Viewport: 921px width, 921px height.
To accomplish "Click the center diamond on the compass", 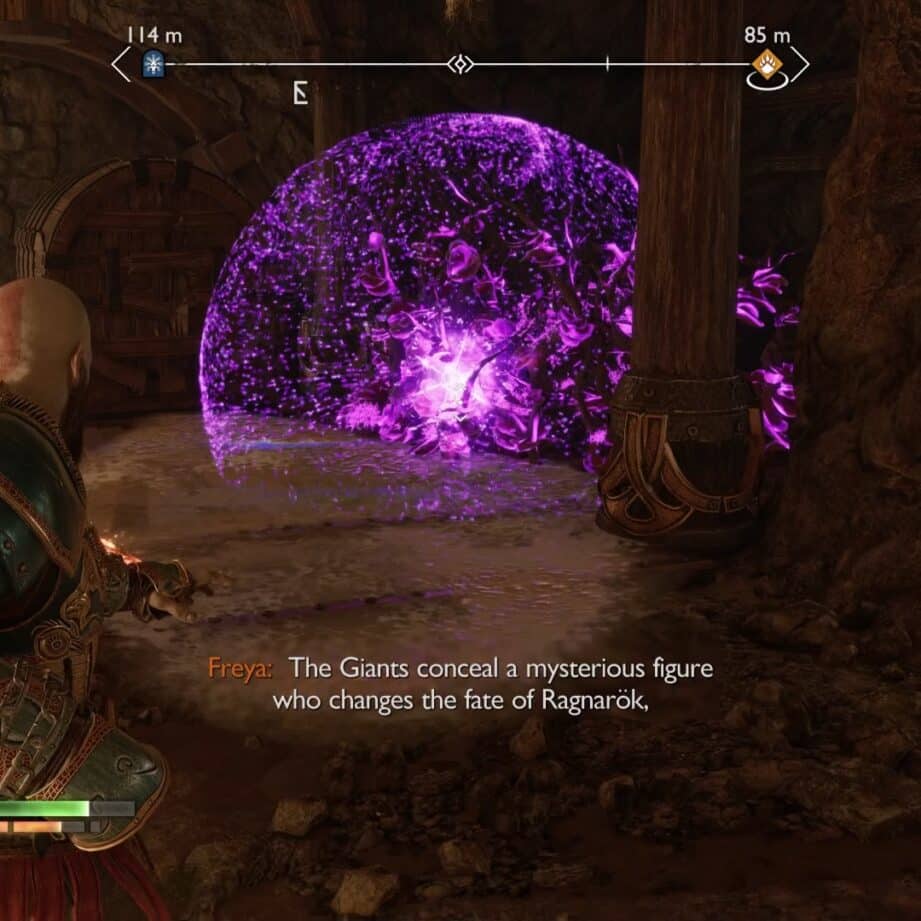I will click(x=460, y=65).
